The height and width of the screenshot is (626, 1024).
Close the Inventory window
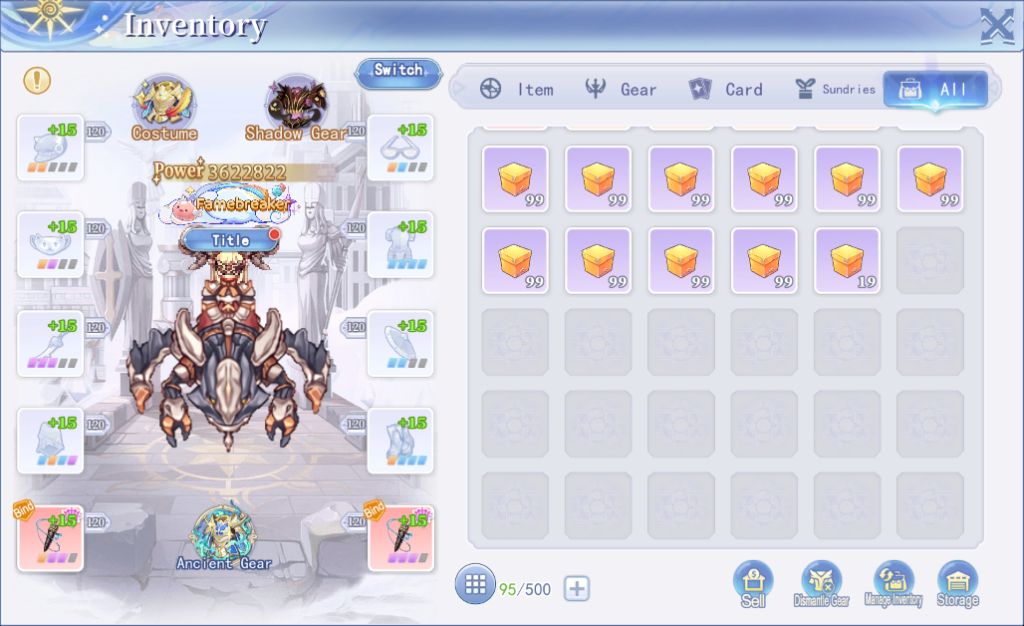pos(996,25)
